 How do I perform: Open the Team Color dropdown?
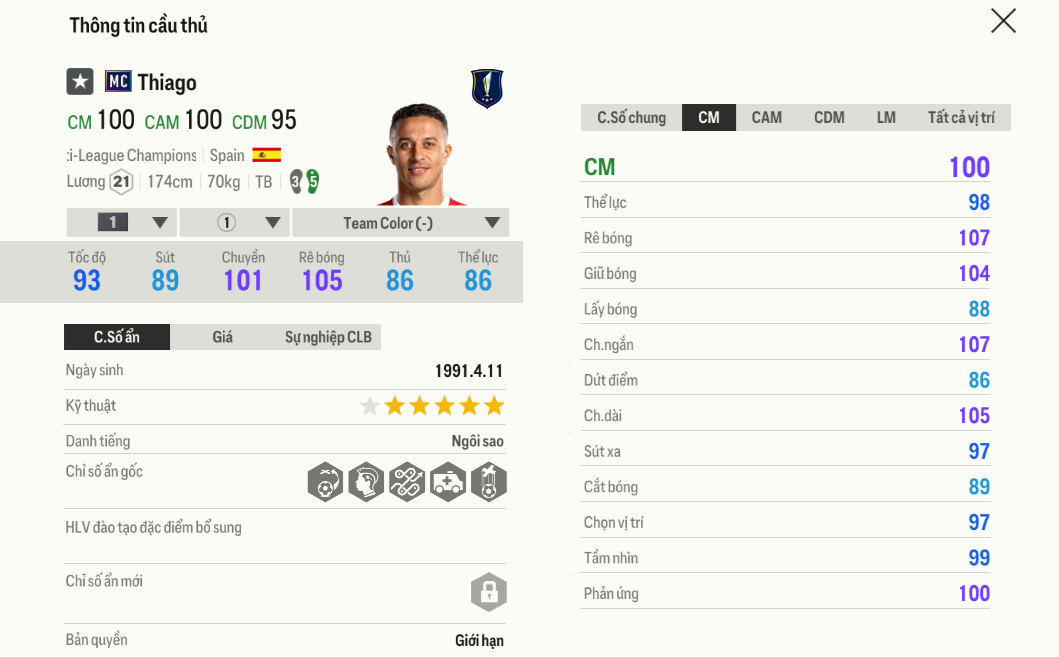click(x=400, y=223)
